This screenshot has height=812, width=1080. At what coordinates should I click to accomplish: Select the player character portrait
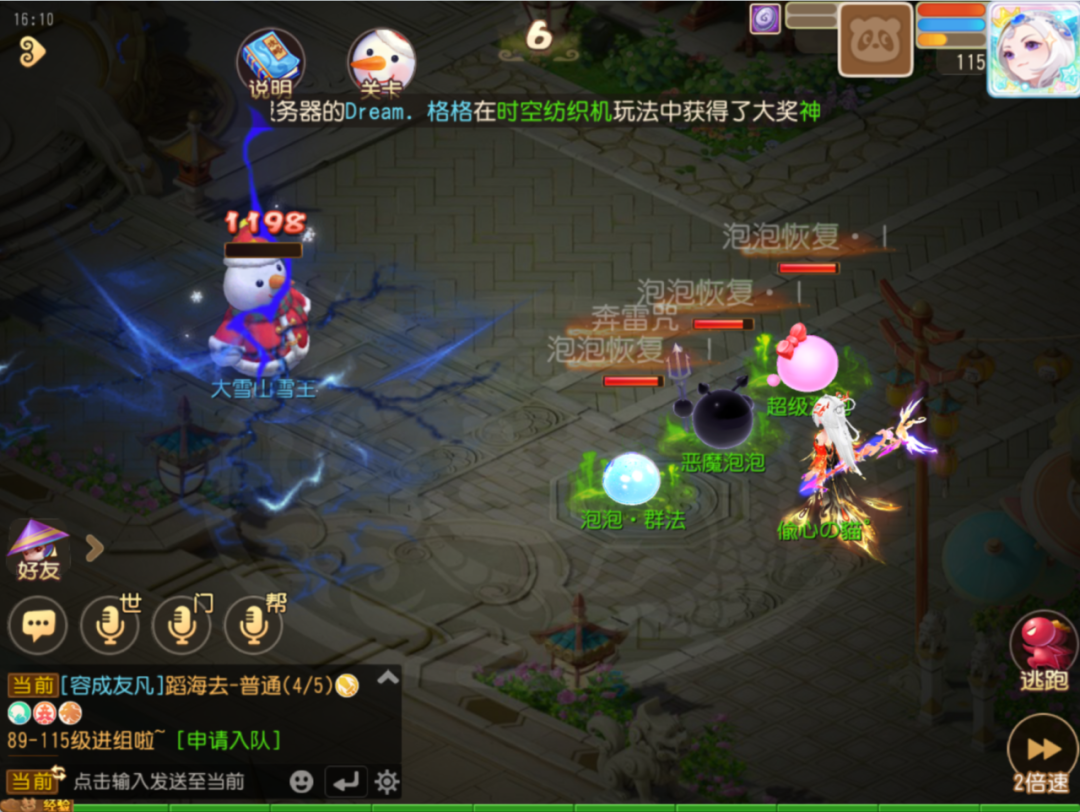click(1033, 48)
